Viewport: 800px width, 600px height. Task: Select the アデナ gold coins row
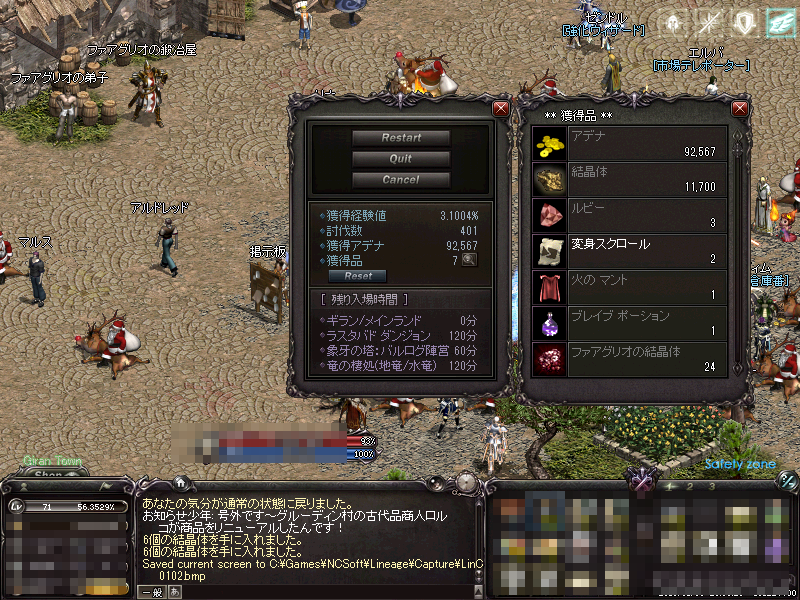(x=630, y=144)
